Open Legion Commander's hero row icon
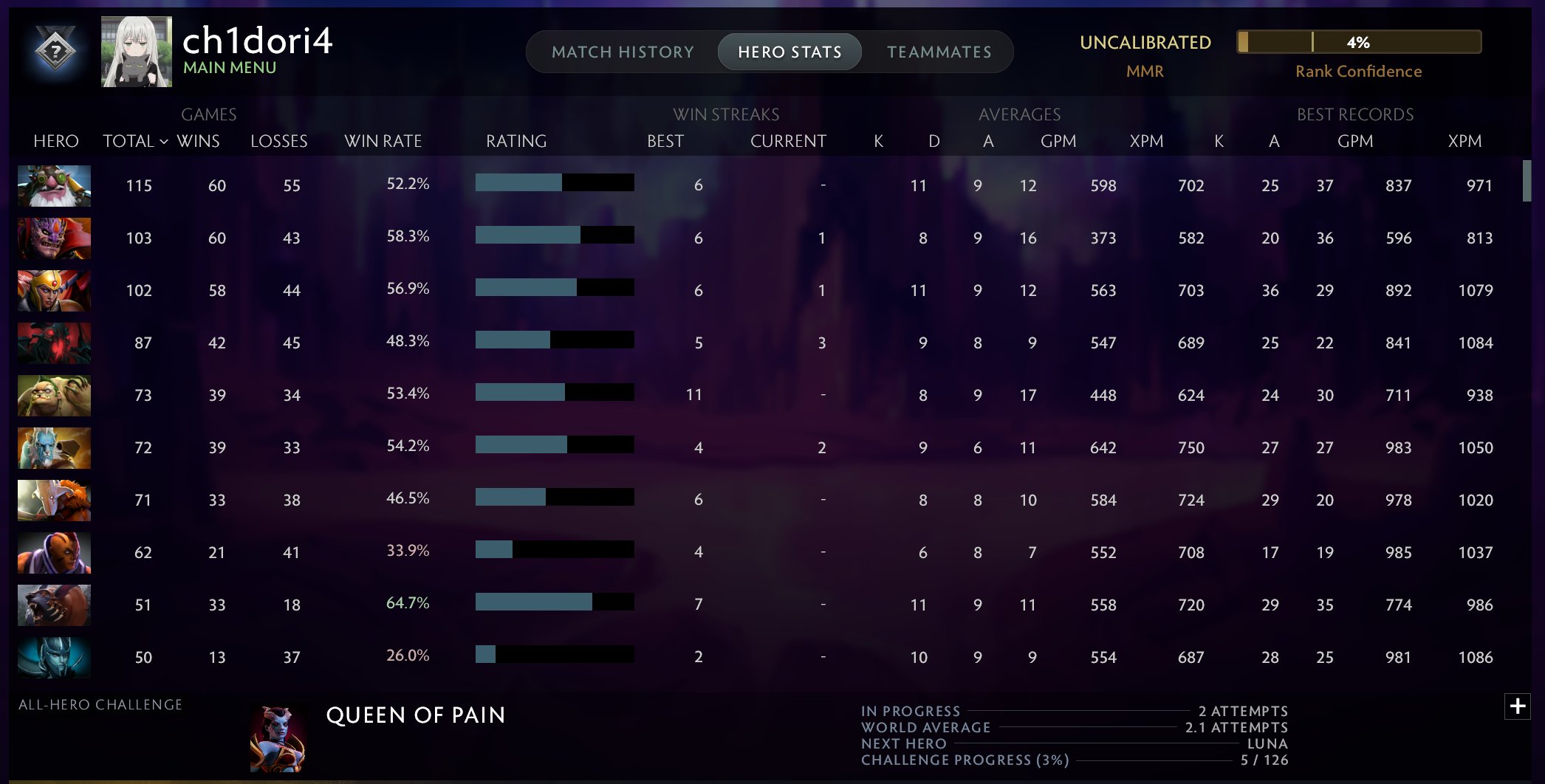Image resolution: width=1545 pixels, height=784 pixels. pos(54,290)
